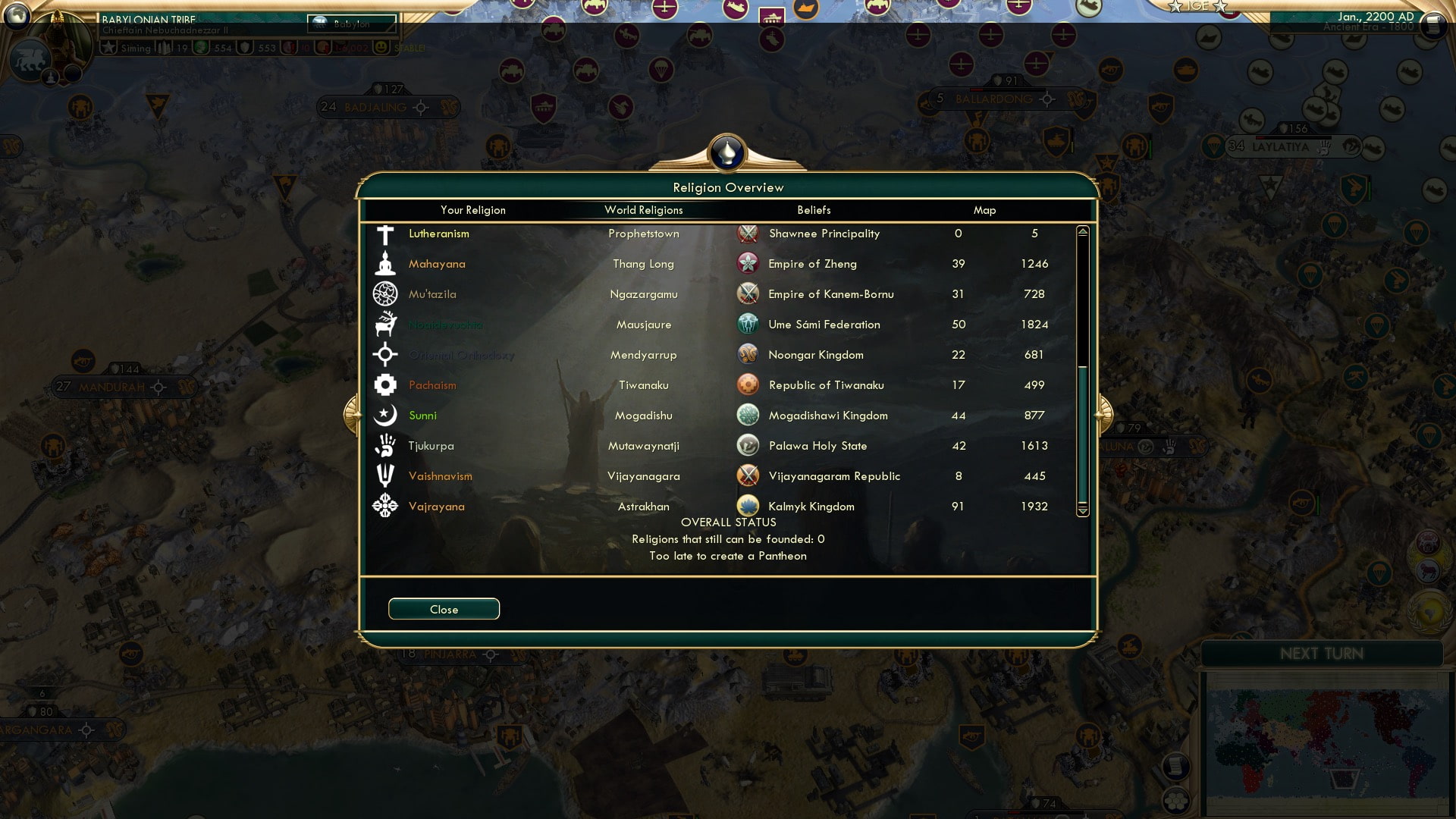
Task: Select the Map tab
Action: click(984, 210)
